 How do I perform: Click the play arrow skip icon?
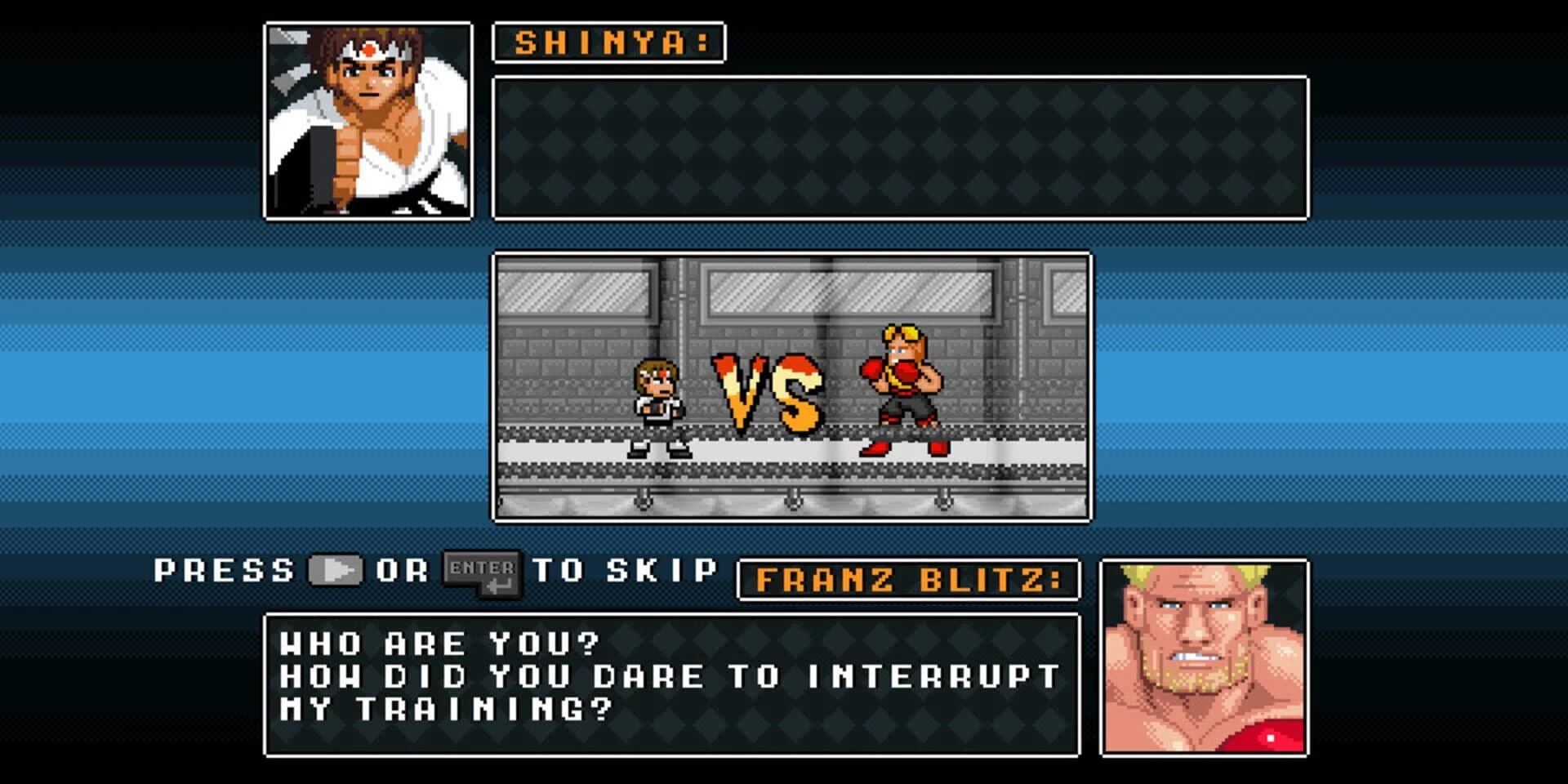pos(335,571)
